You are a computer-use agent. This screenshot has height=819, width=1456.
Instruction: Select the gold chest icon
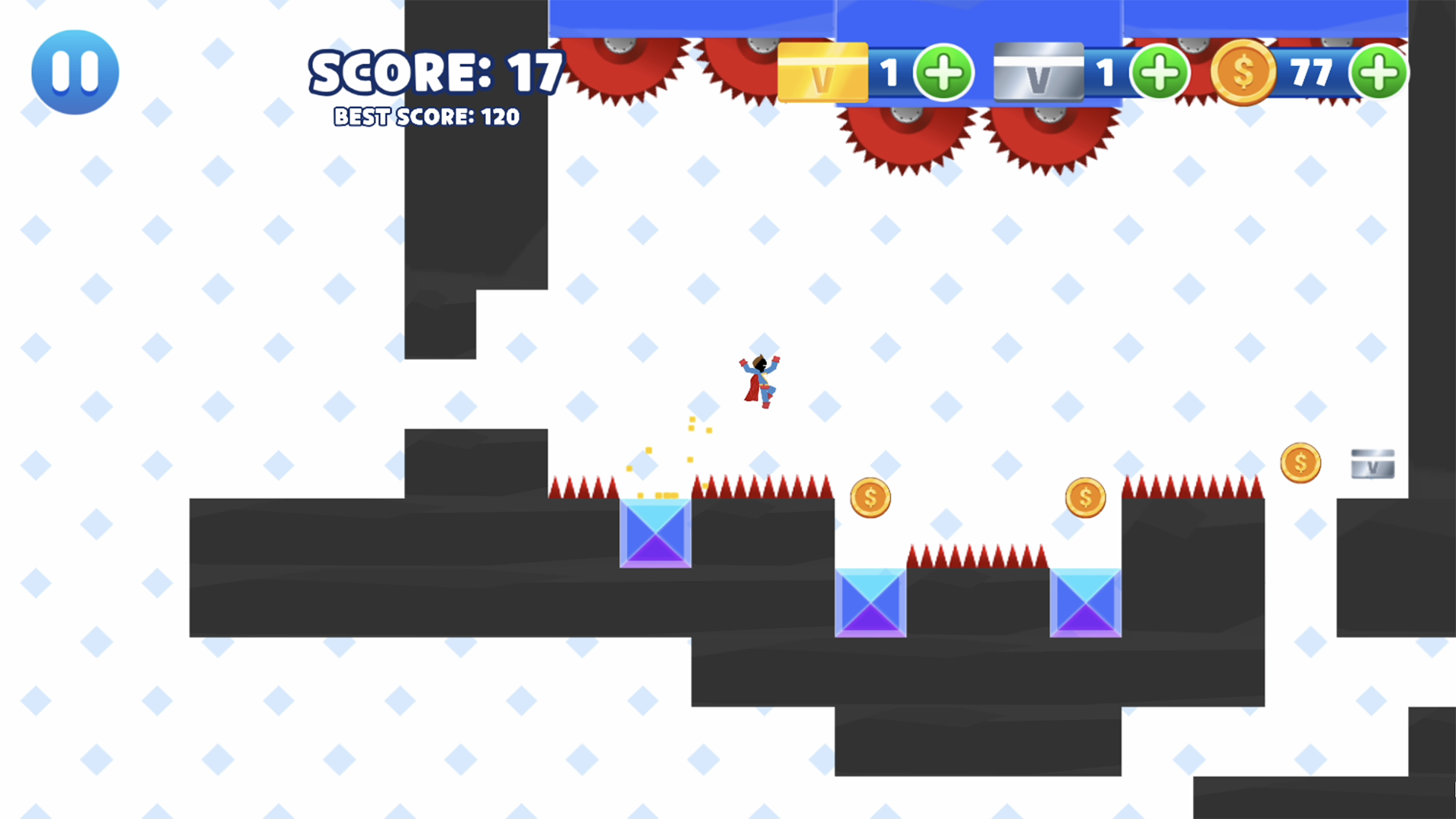[823, 74]
